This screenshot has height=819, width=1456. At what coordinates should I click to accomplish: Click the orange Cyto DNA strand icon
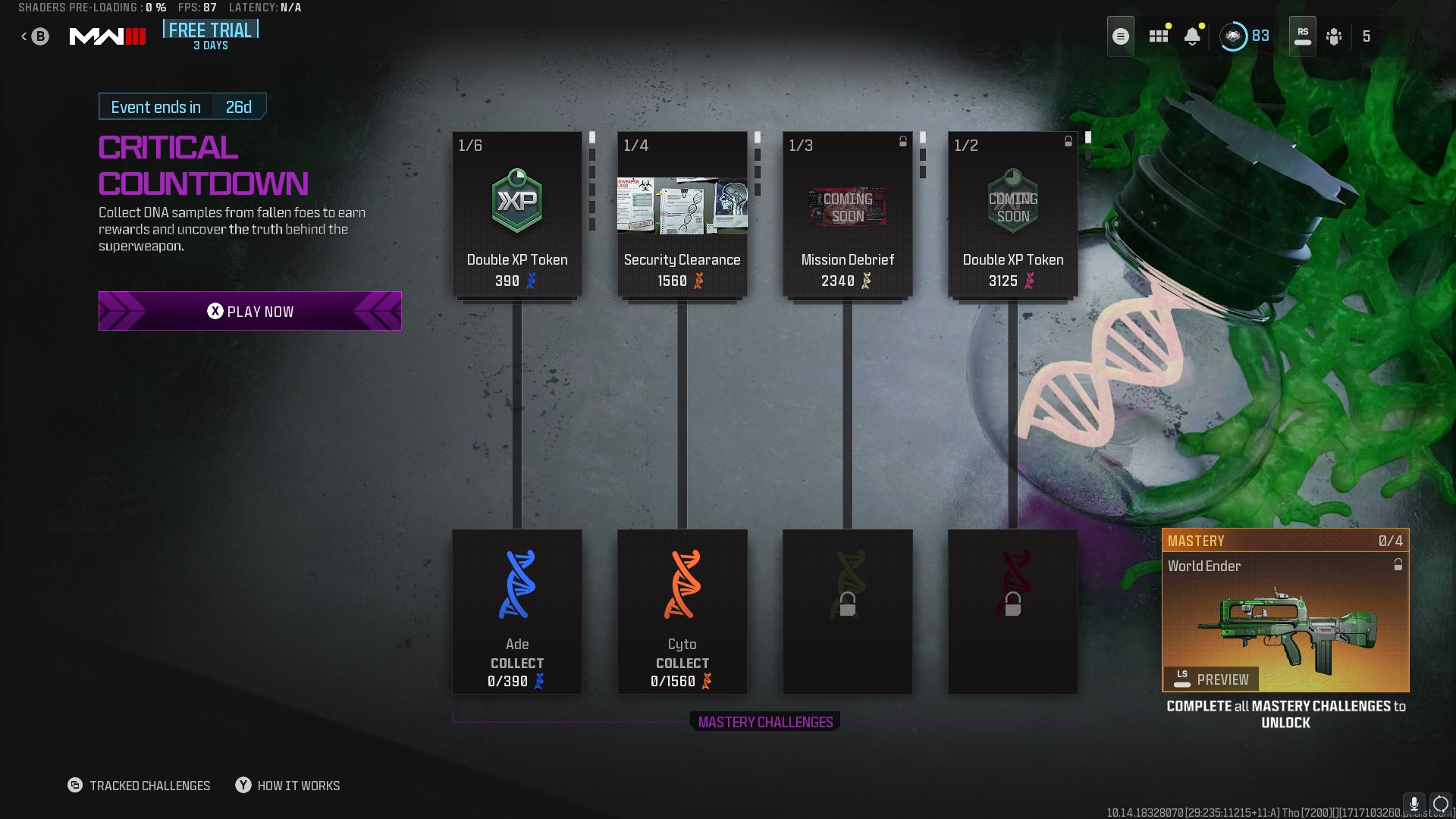point(682,585)
